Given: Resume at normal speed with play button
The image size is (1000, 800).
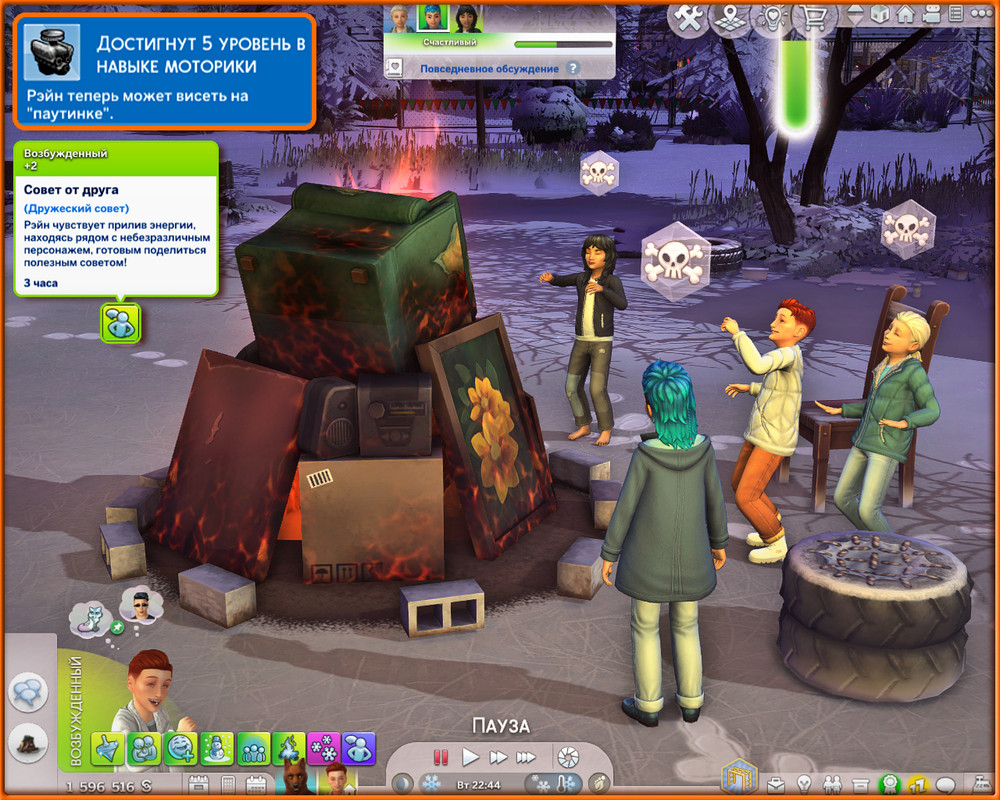Looking at the screenshot, I should [x=470, y=757].
